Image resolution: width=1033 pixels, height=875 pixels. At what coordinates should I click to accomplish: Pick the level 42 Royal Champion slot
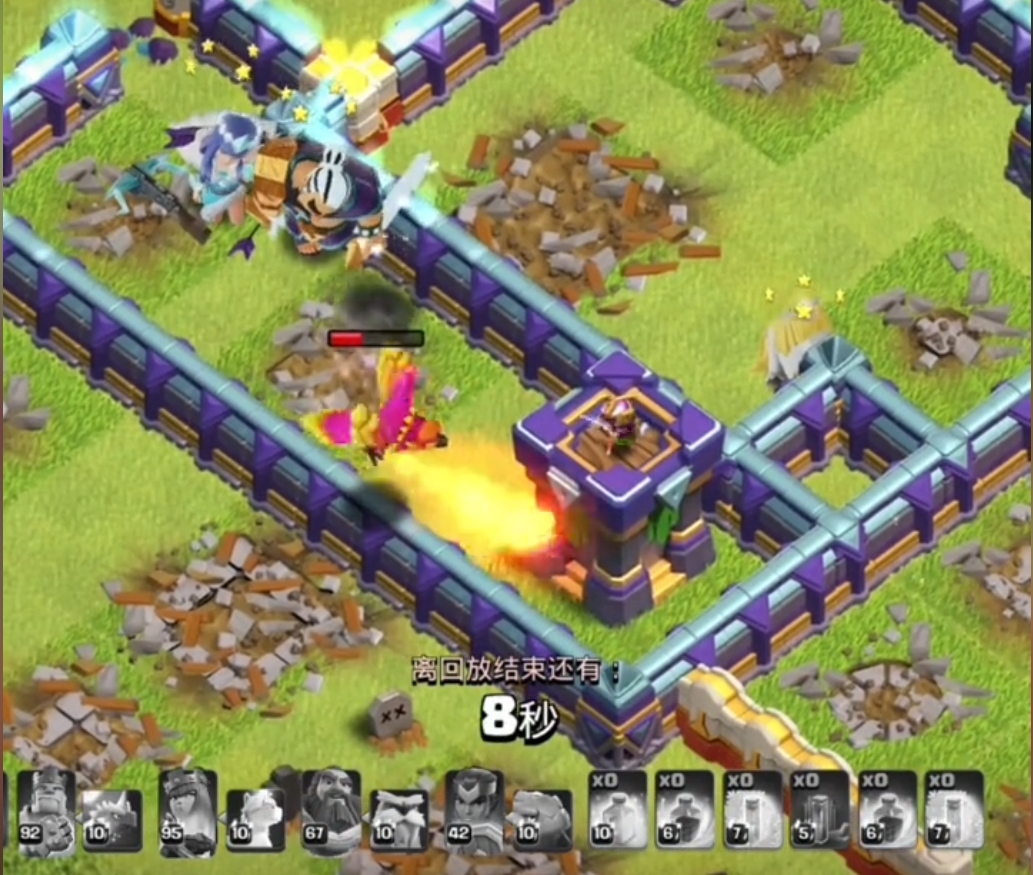pyautogui.click(x=473, y=812)
